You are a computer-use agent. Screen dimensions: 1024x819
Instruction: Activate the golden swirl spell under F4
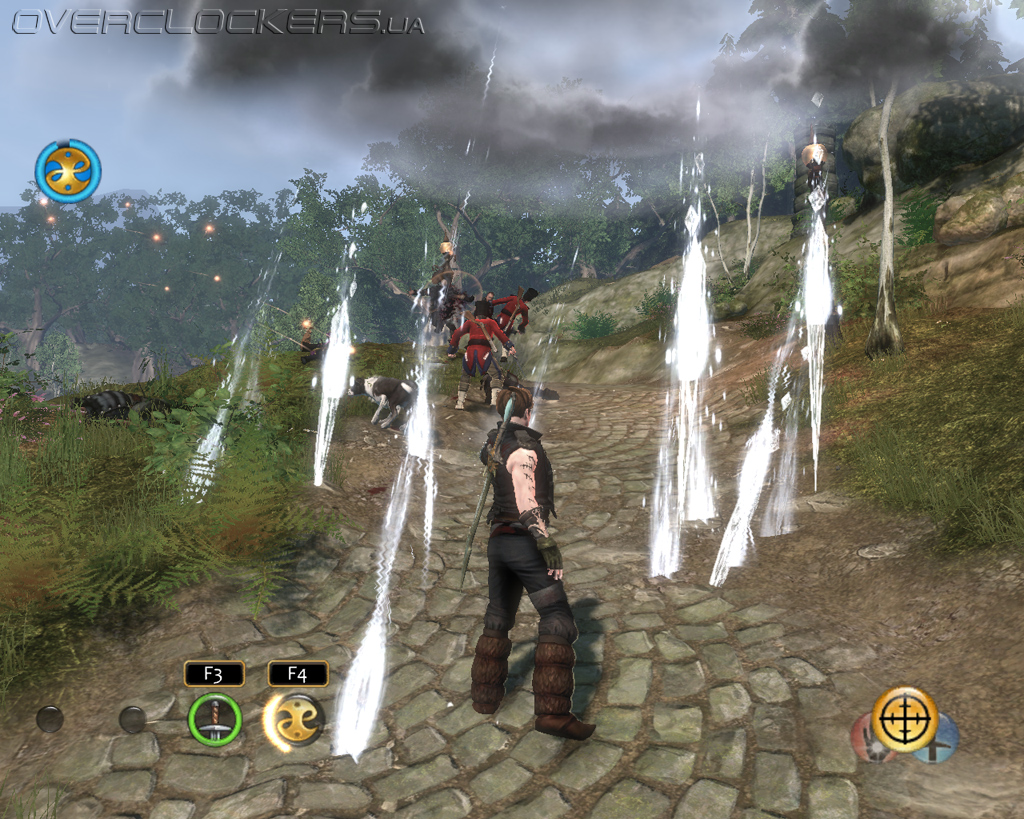pyautogui.click(x=297, y=719)
